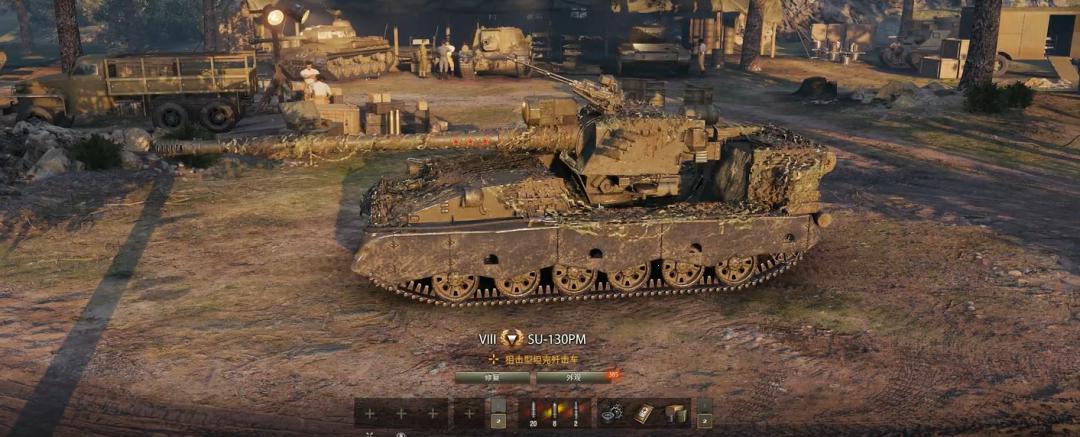The width and height of the screenshot is (1080, 437).
Task: Select the shell slot showing 20 rounds
Action: [x=532, y=412]
